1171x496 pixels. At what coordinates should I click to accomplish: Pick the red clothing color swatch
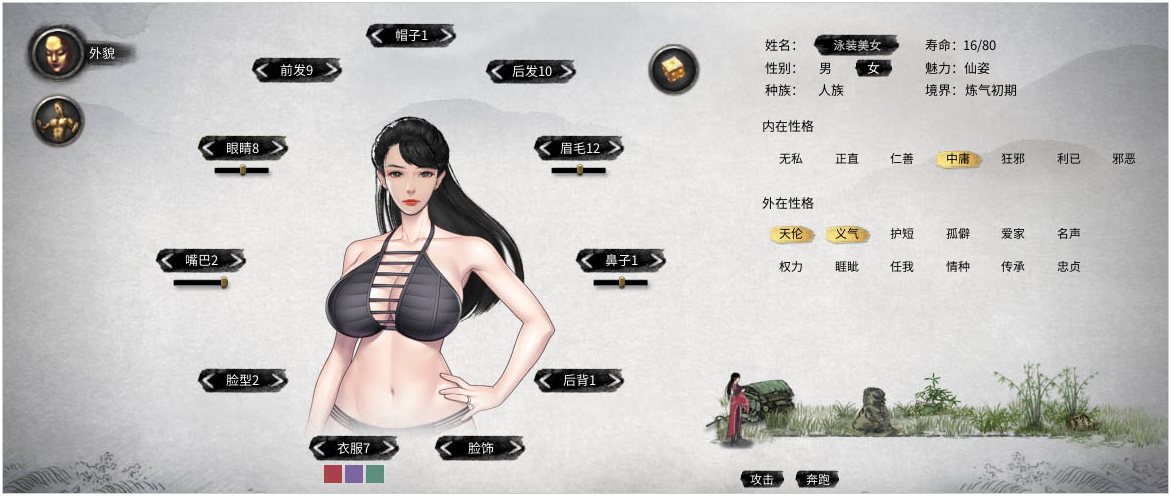click(x=333, y=474)
